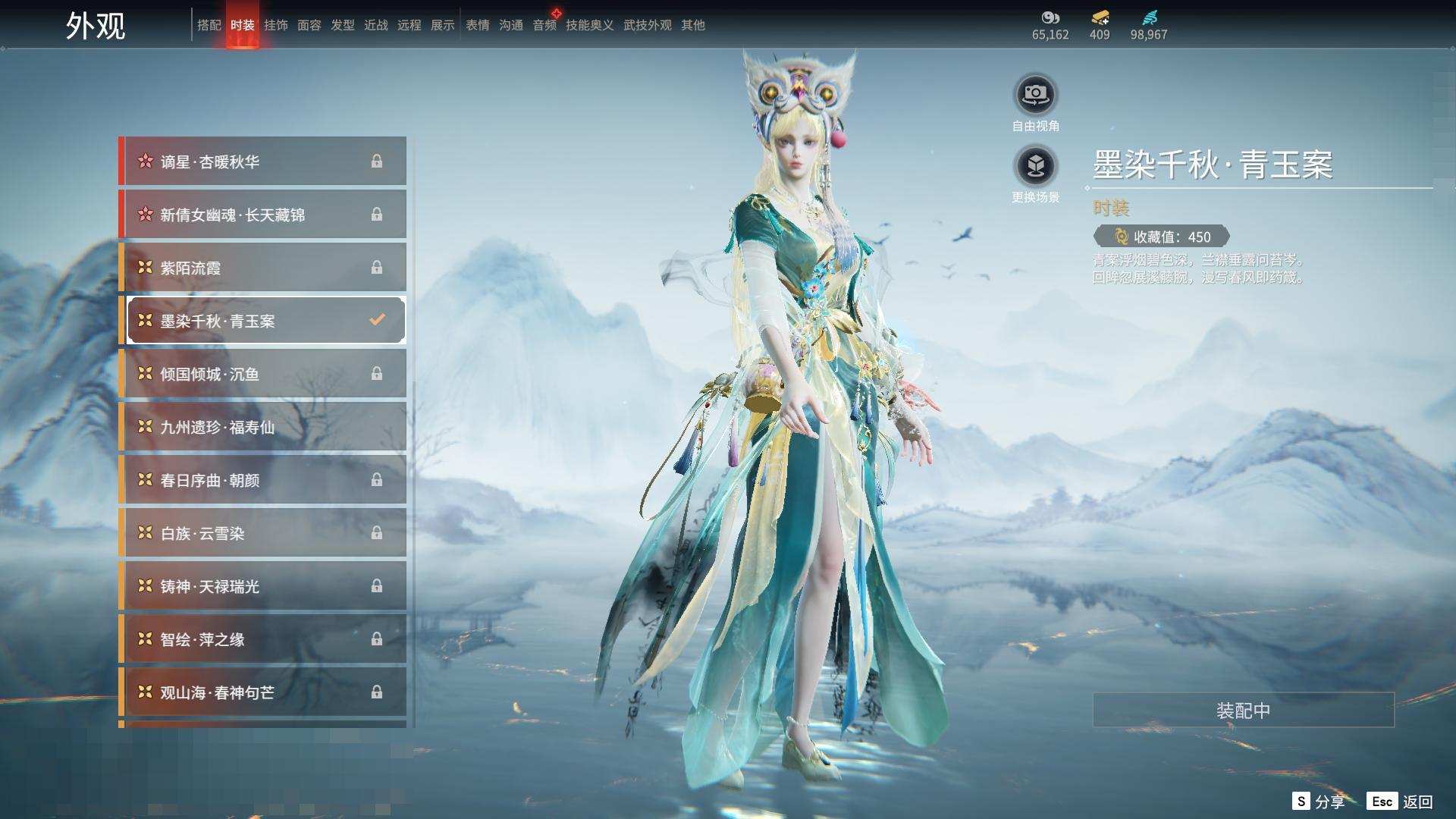1456x819 pixels.
Task: Show the 武技外观 tab
Action: pos(647,25)
